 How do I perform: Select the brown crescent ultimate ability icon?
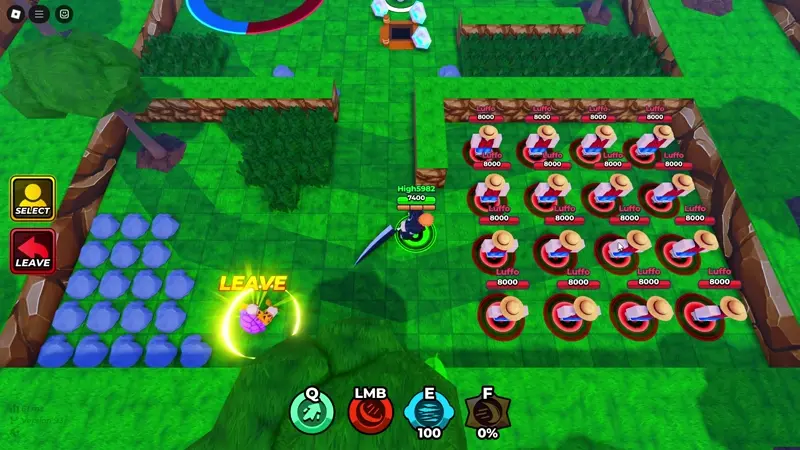(x=487, y=412)
